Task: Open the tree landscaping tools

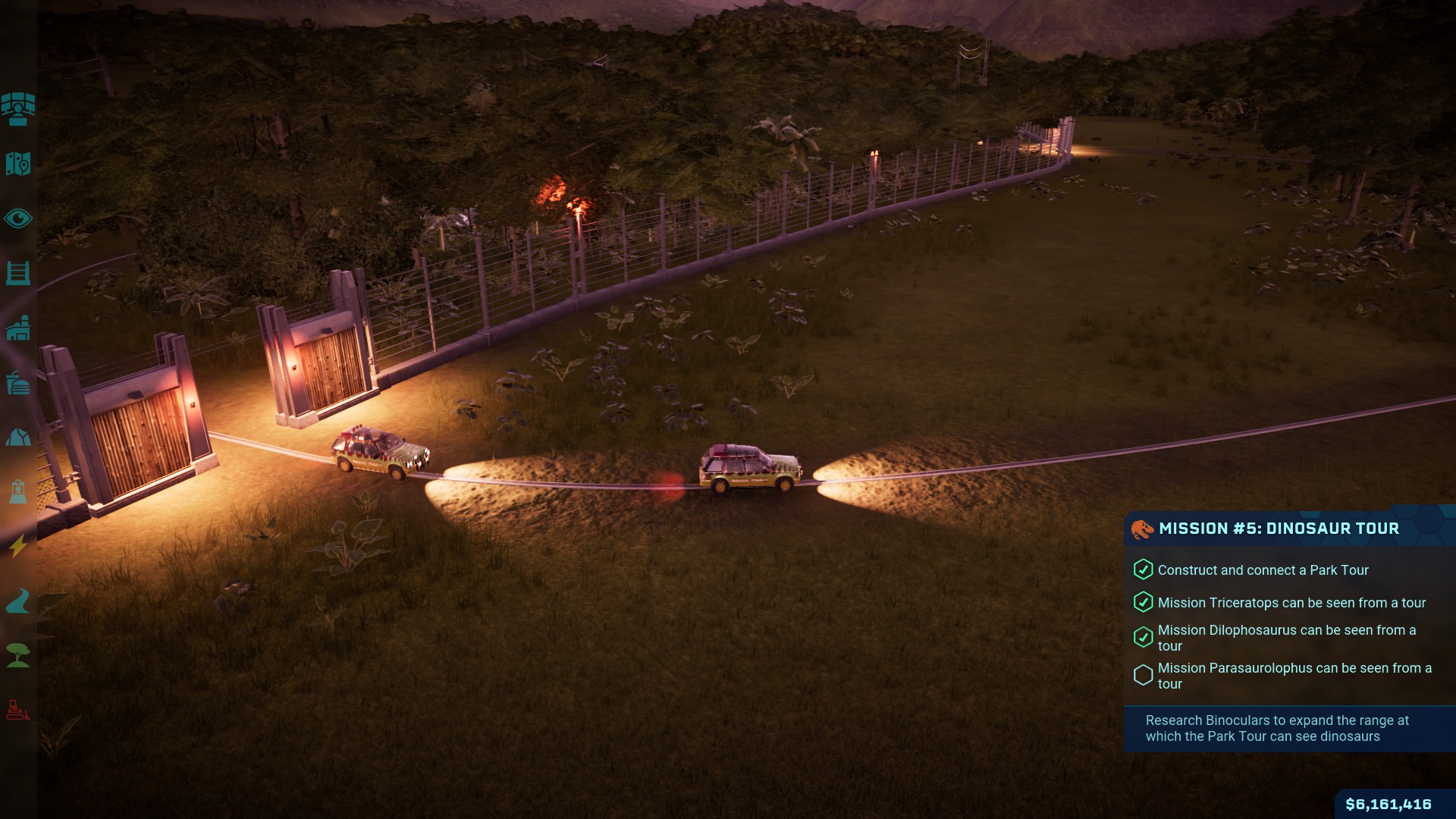Action: (18, 655)
